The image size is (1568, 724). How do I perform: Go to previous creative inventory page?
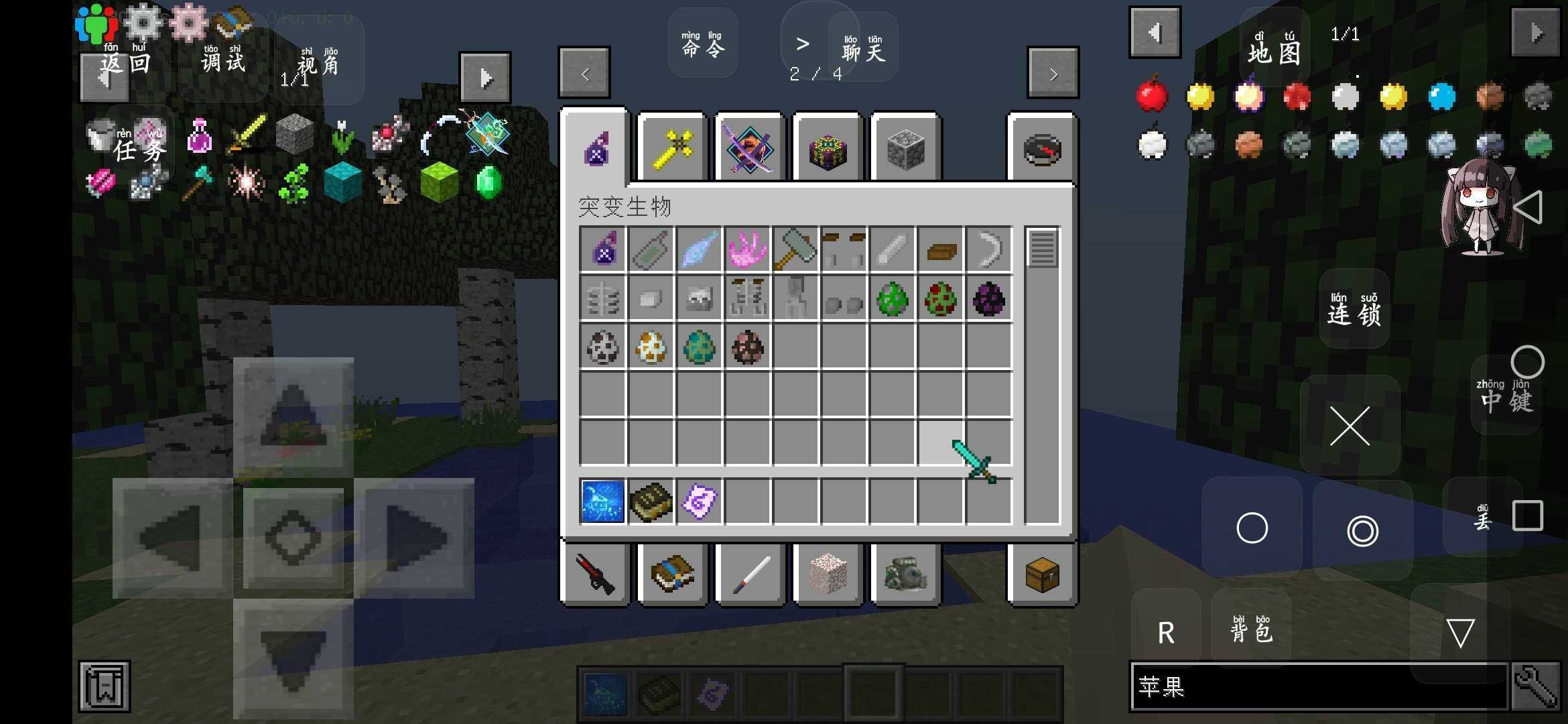584,73
